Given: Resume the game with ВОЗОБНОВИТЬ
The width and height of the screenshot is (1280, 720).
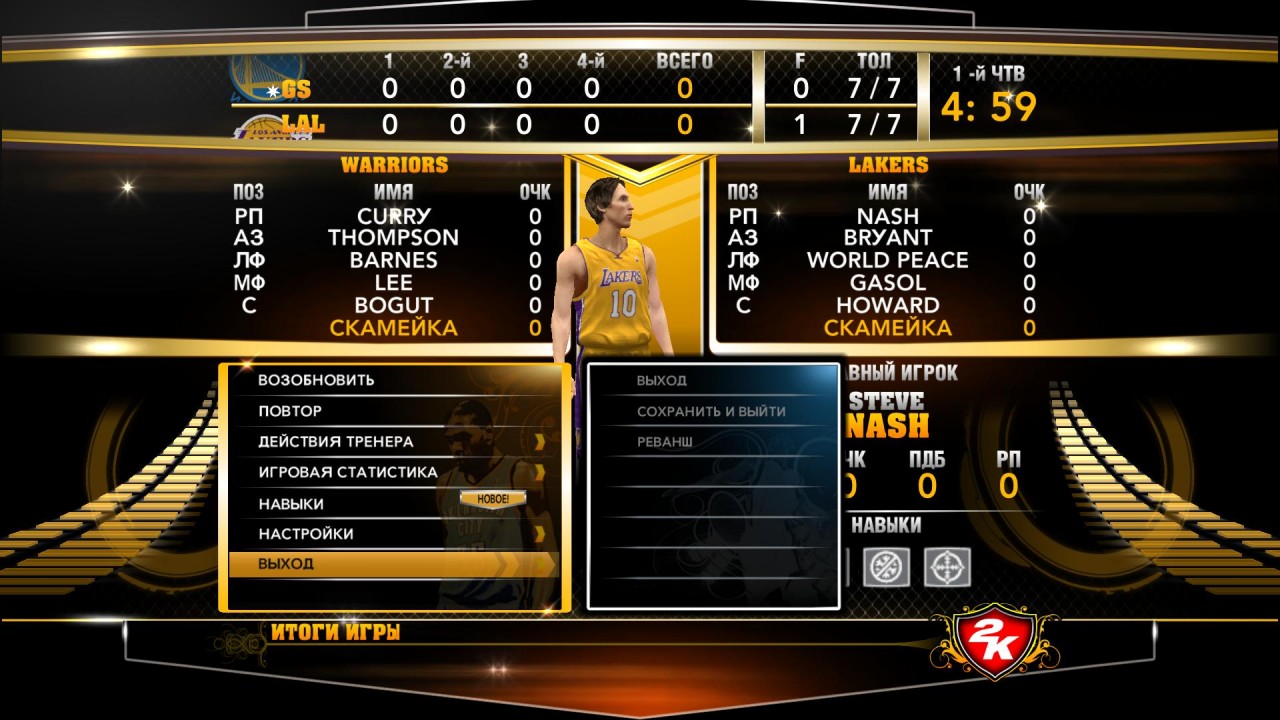Looking at the screenshot, I should (x=316, y=380).
